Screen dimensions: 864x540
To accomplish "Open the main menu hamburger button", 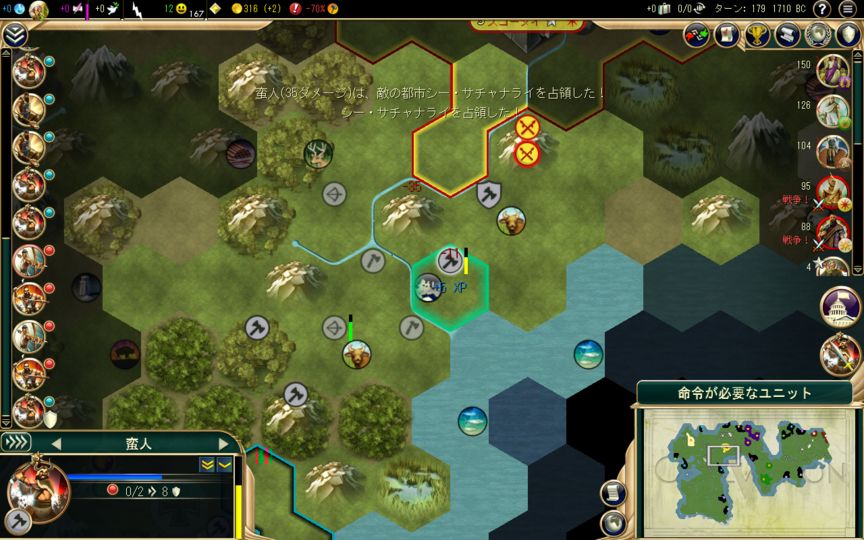I will point(849,10).
